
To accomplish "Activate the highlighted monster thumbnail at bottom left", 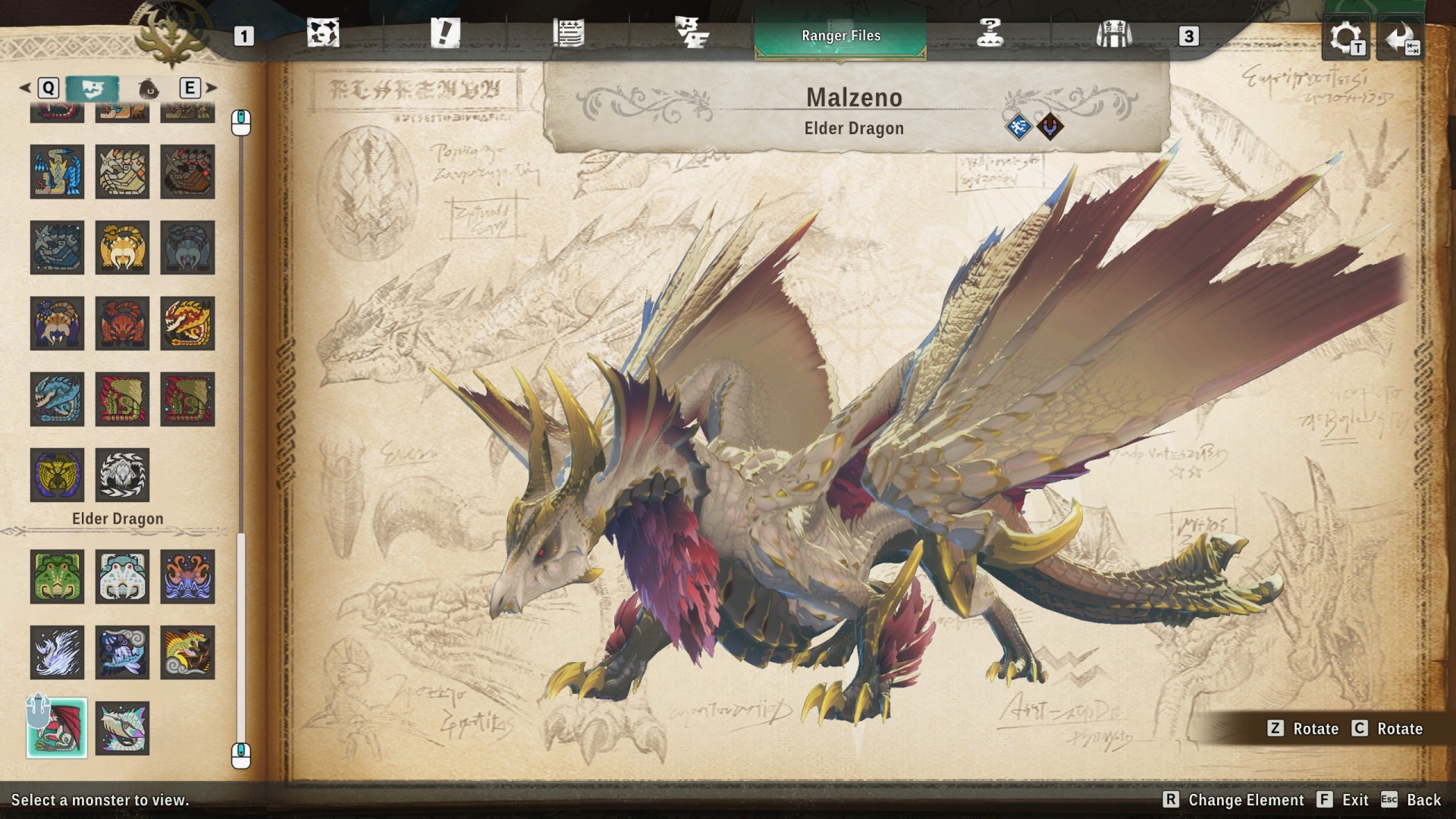I will pos(57,727).
